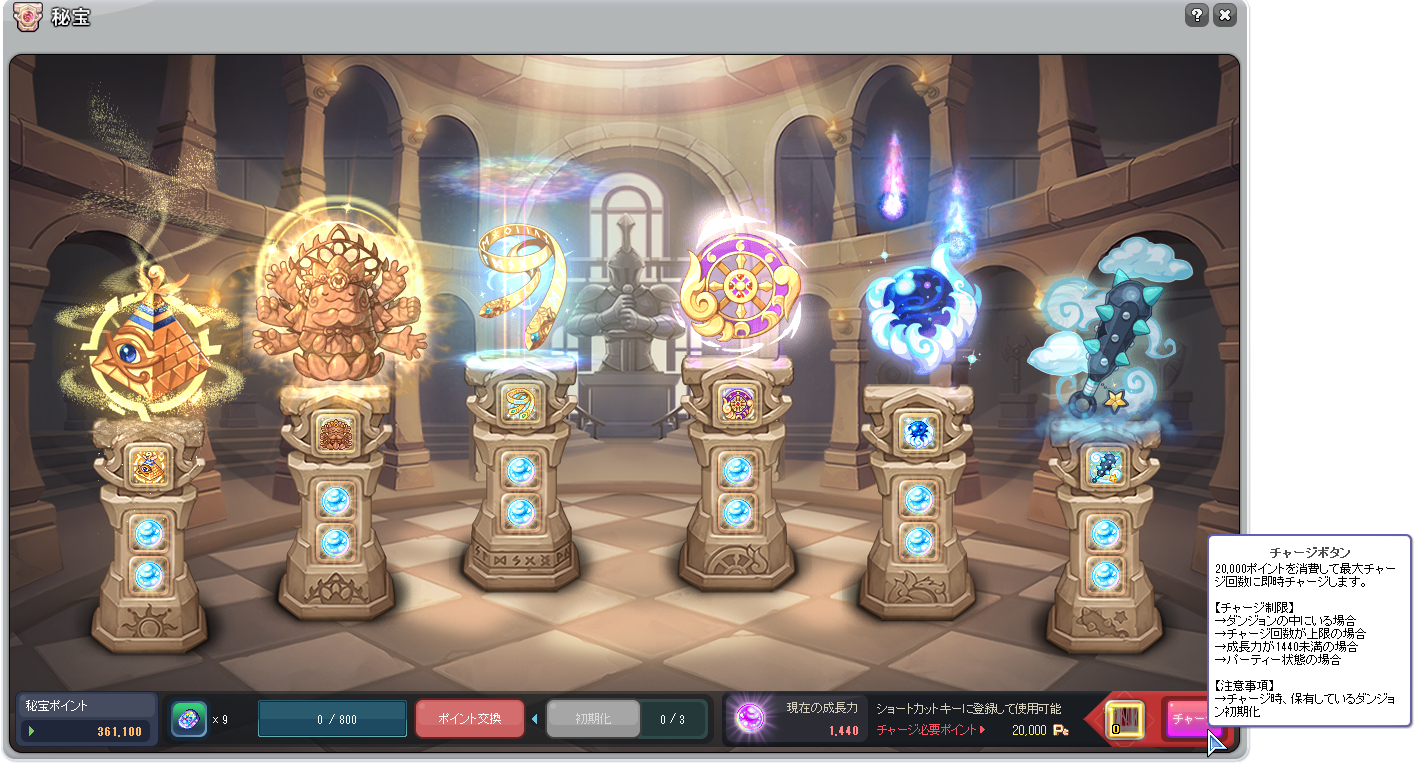Choose the golden ribbon ring treasure slot

520,403
